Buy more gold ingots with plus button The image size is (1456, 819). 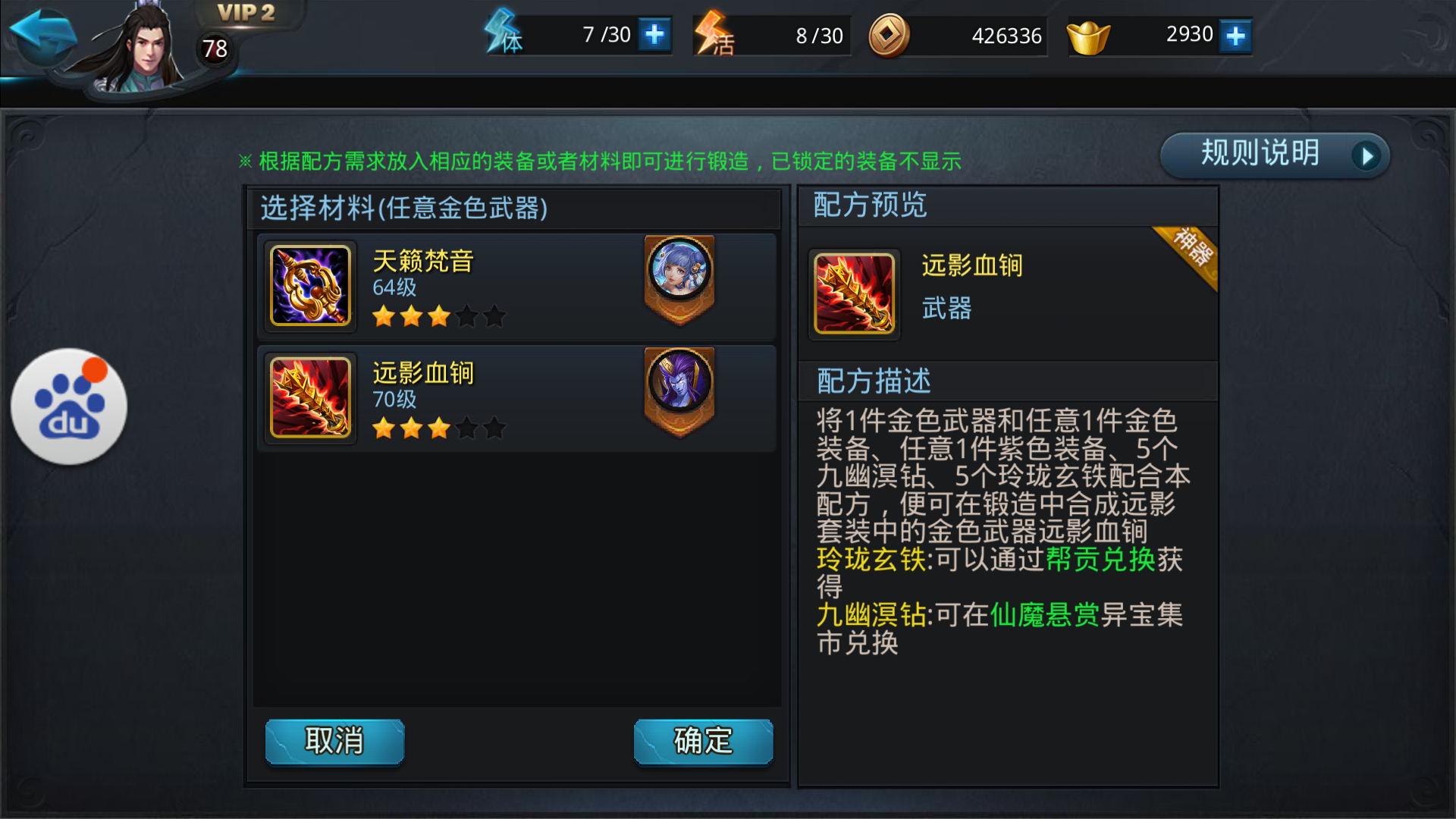1235,36
